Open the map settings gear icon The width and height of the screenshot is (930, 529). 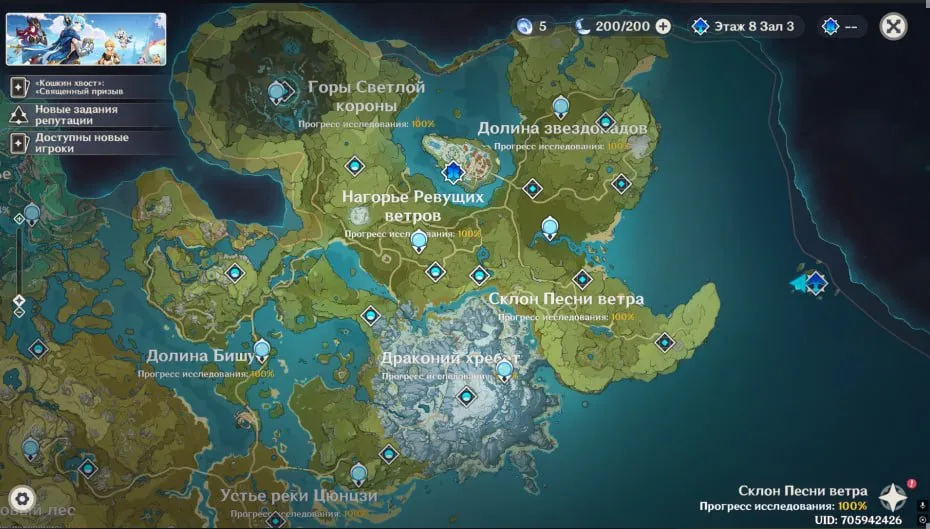point(22,498)
